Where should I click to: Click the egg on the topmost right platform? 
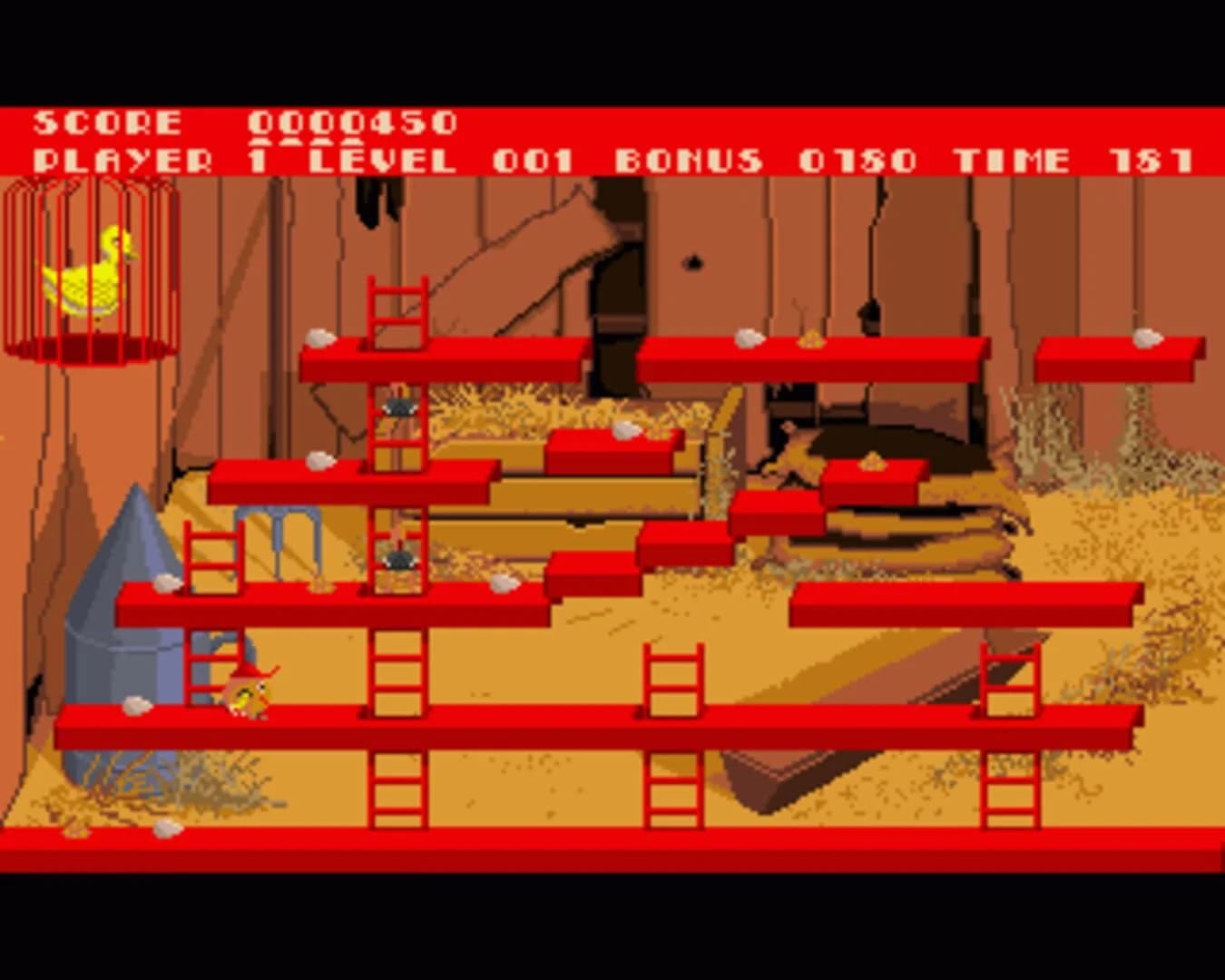(1145, 338)
